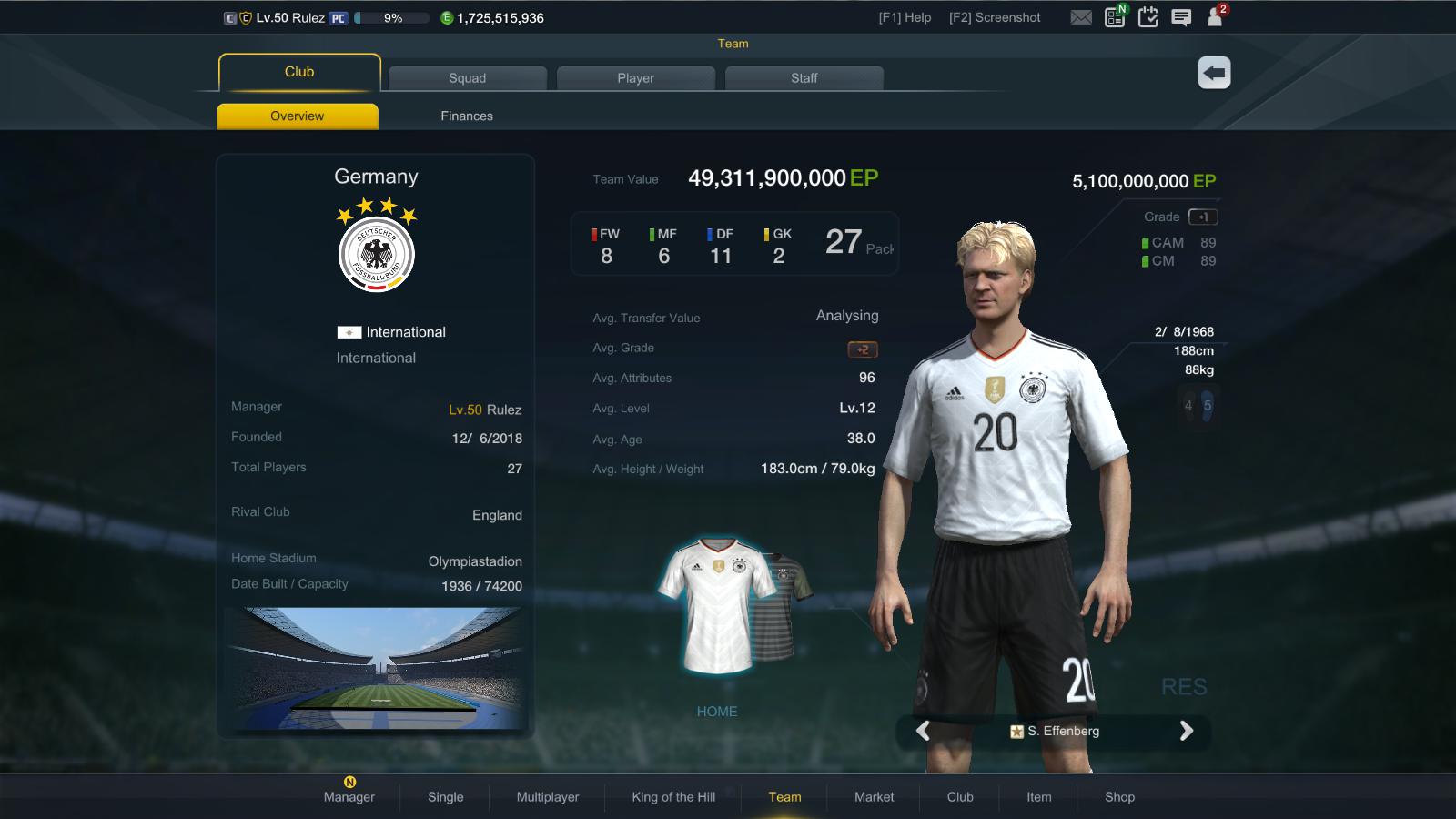This screenshot has height=819, width=1456.
Task: Switch to the Squad tab
Action: [467, 78]
